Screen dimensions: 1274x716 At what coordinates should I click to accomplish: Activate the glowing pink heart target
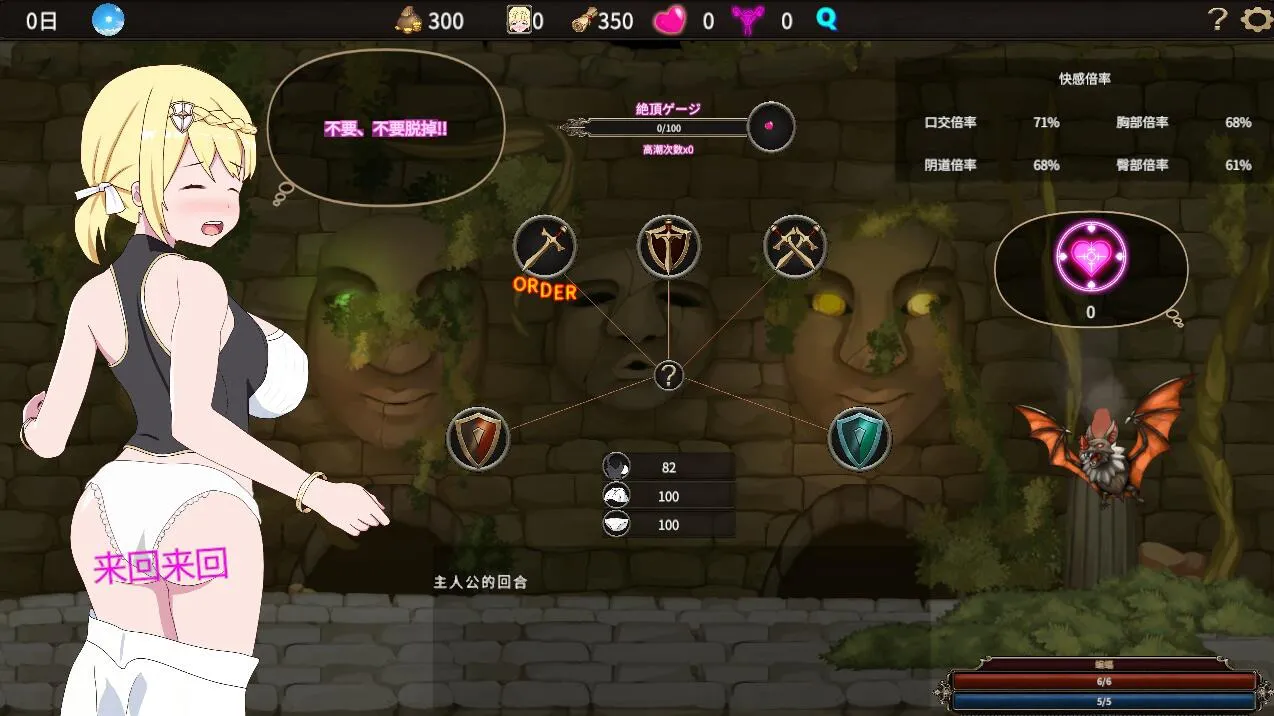[x=1091, y=257]
